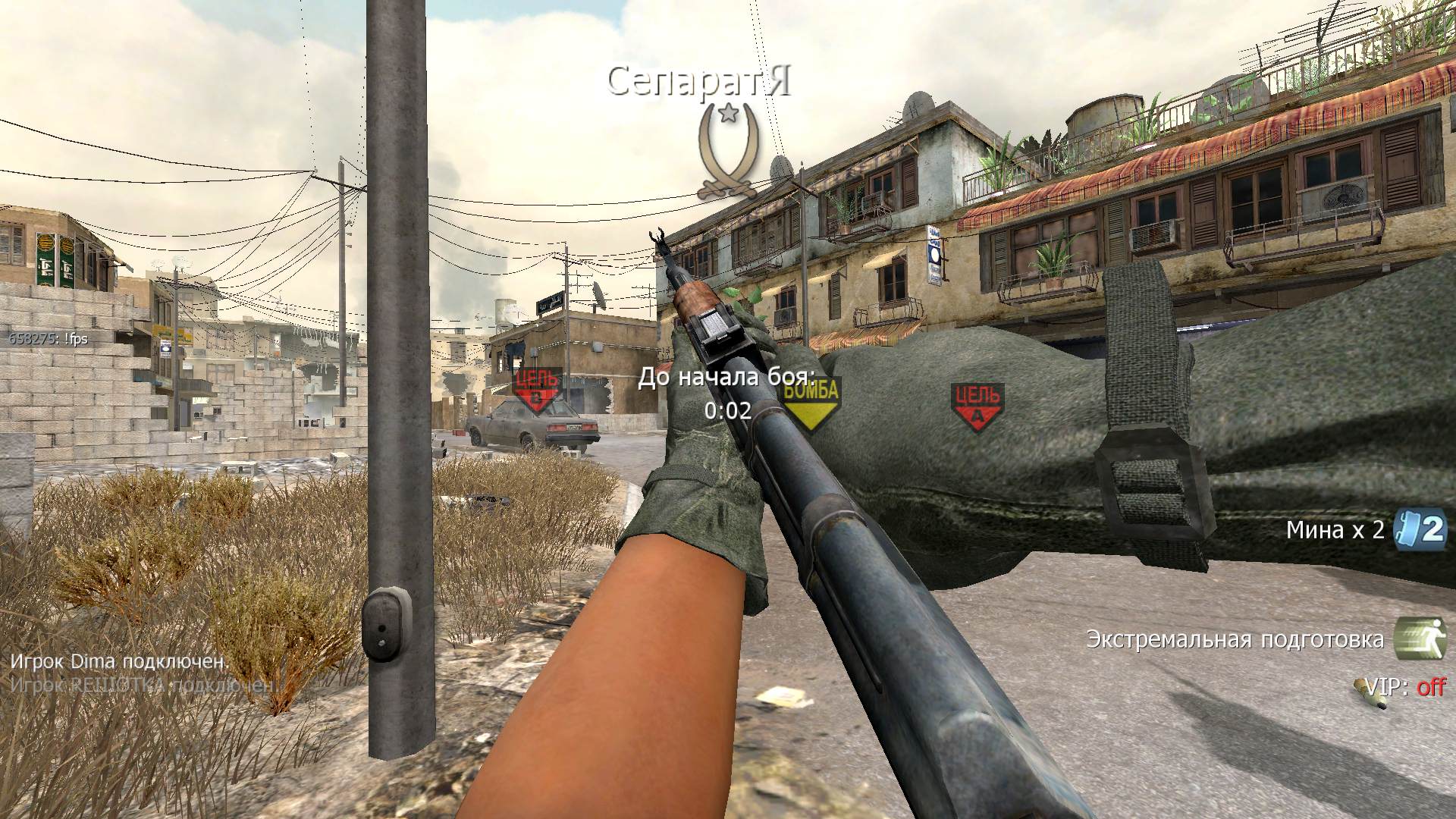
Task: Click the faction emblem under СепаратЯ
Action: [x=729, y=152]
